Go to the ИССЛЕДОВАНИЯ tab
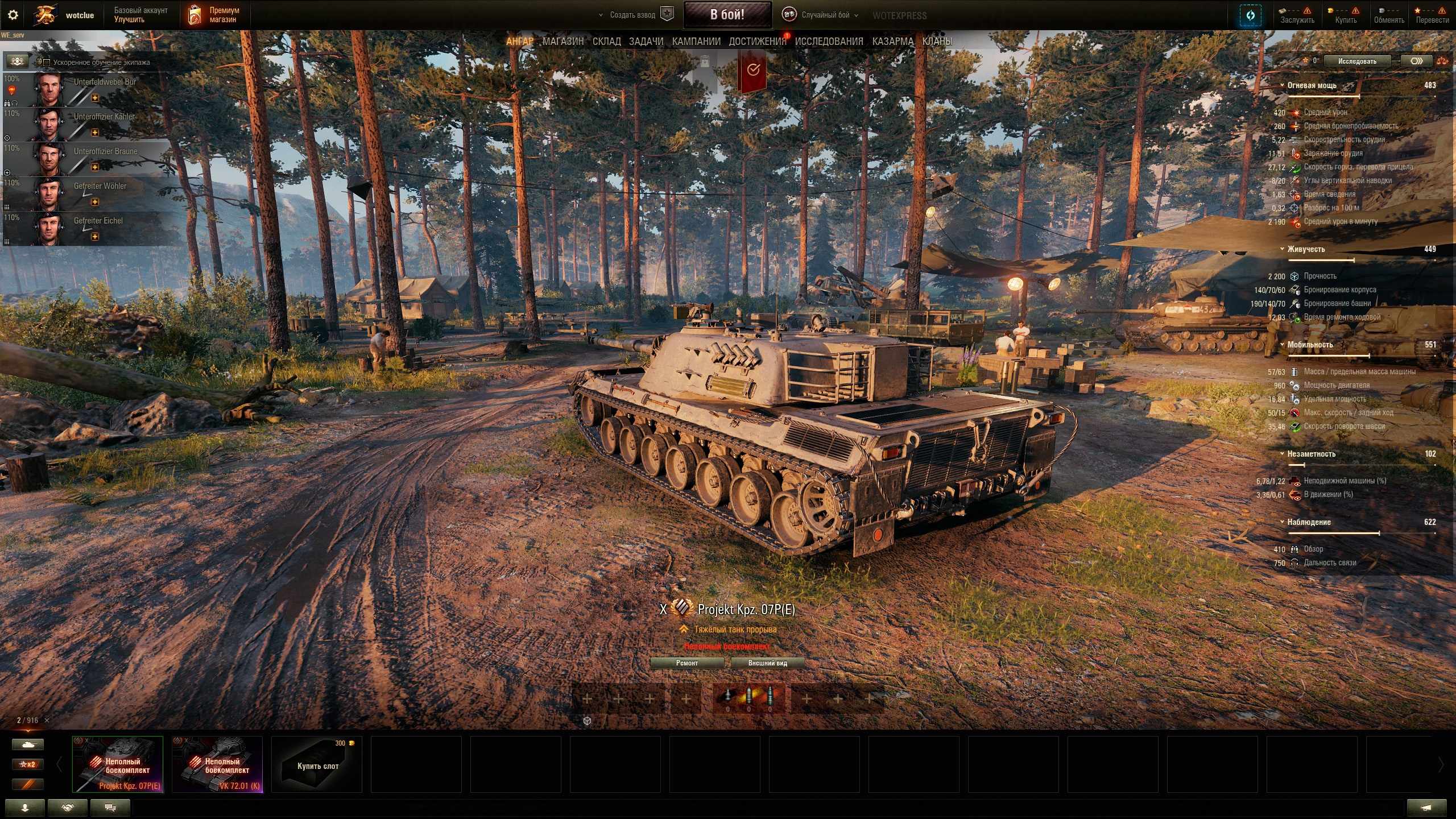 tap(829, 42)
